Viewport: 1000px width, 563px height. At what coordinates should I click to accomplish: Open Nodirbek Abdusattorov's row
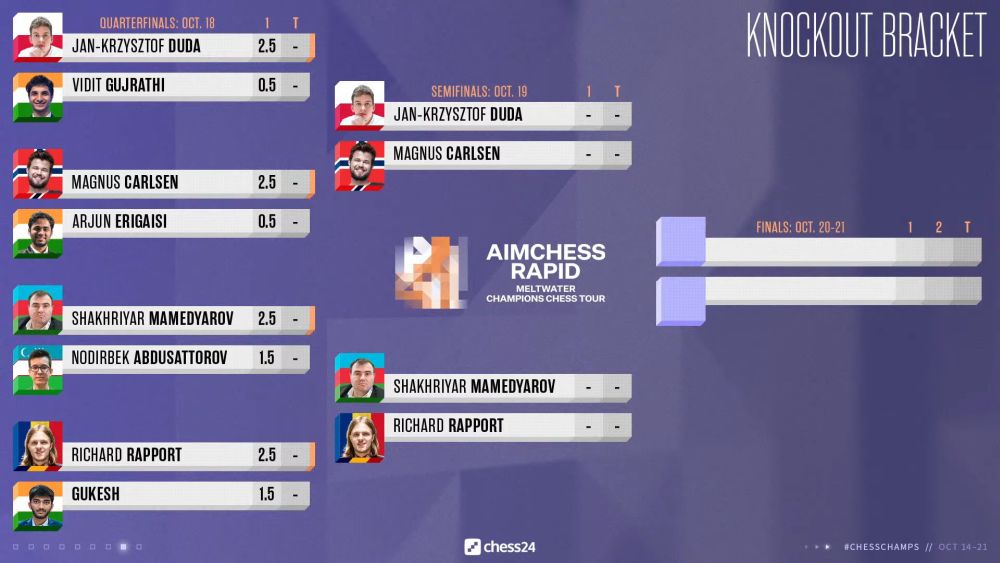pos(160,357)
